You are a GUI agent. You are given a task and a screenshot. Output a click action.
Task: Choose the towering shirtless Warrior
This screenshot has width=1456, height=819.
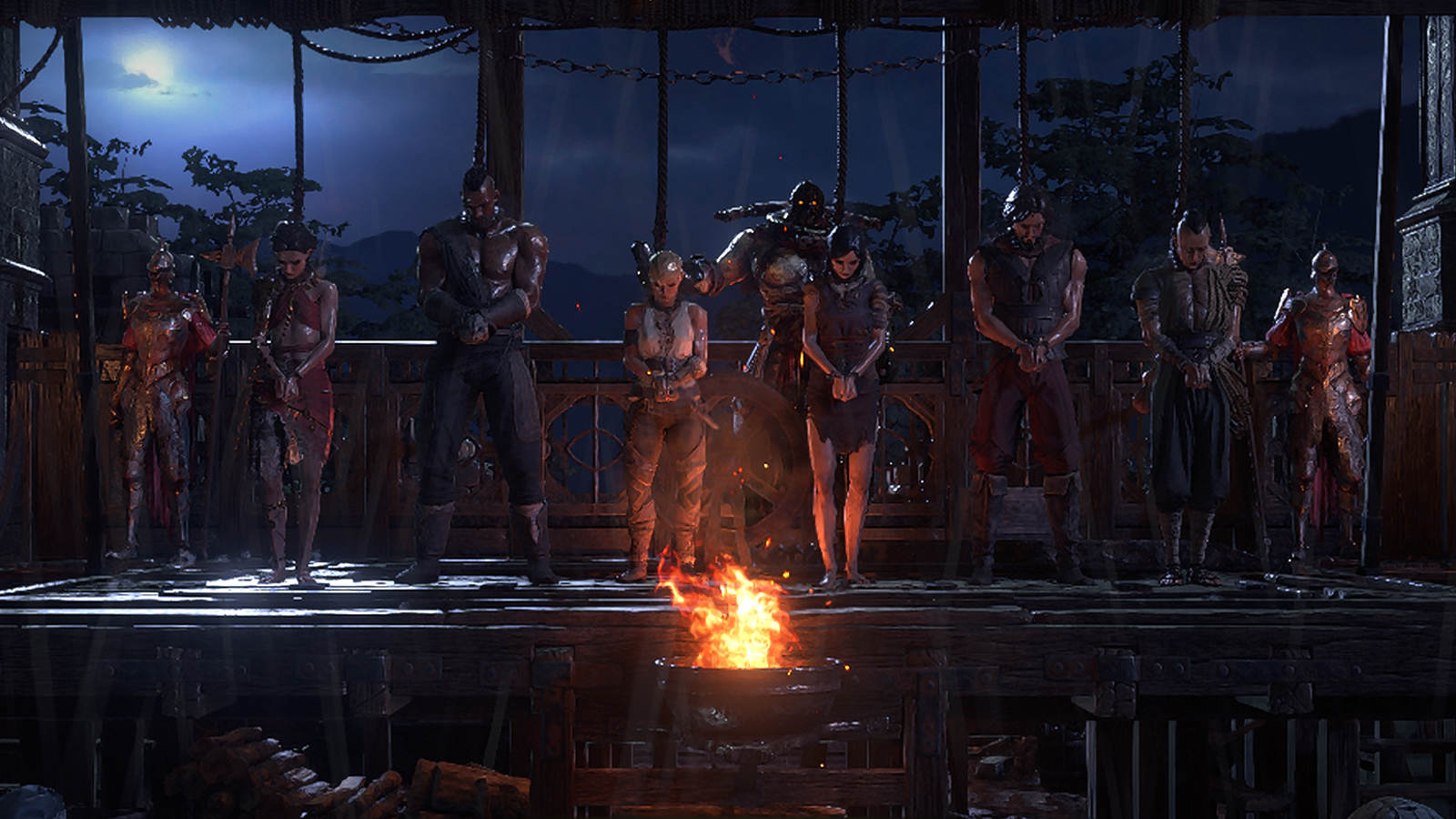[x=482, y=364]
